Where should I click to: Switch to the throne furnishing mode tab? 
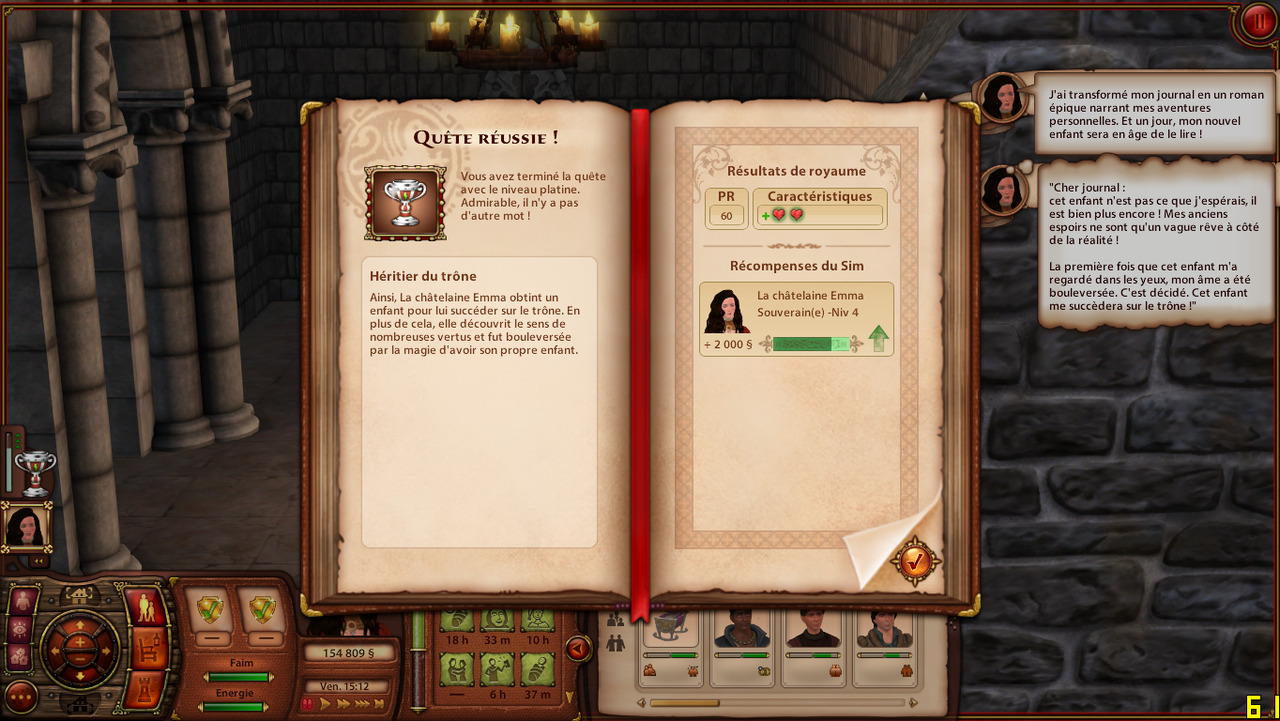coord(147,649)
